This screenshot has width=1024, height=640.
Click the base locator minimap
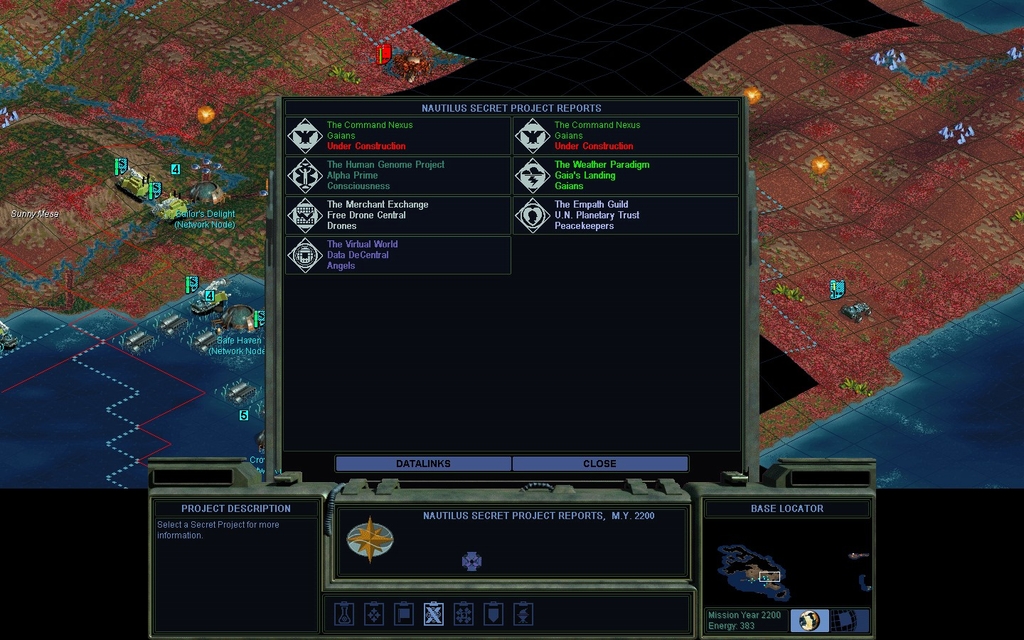(x=788, y=565)
